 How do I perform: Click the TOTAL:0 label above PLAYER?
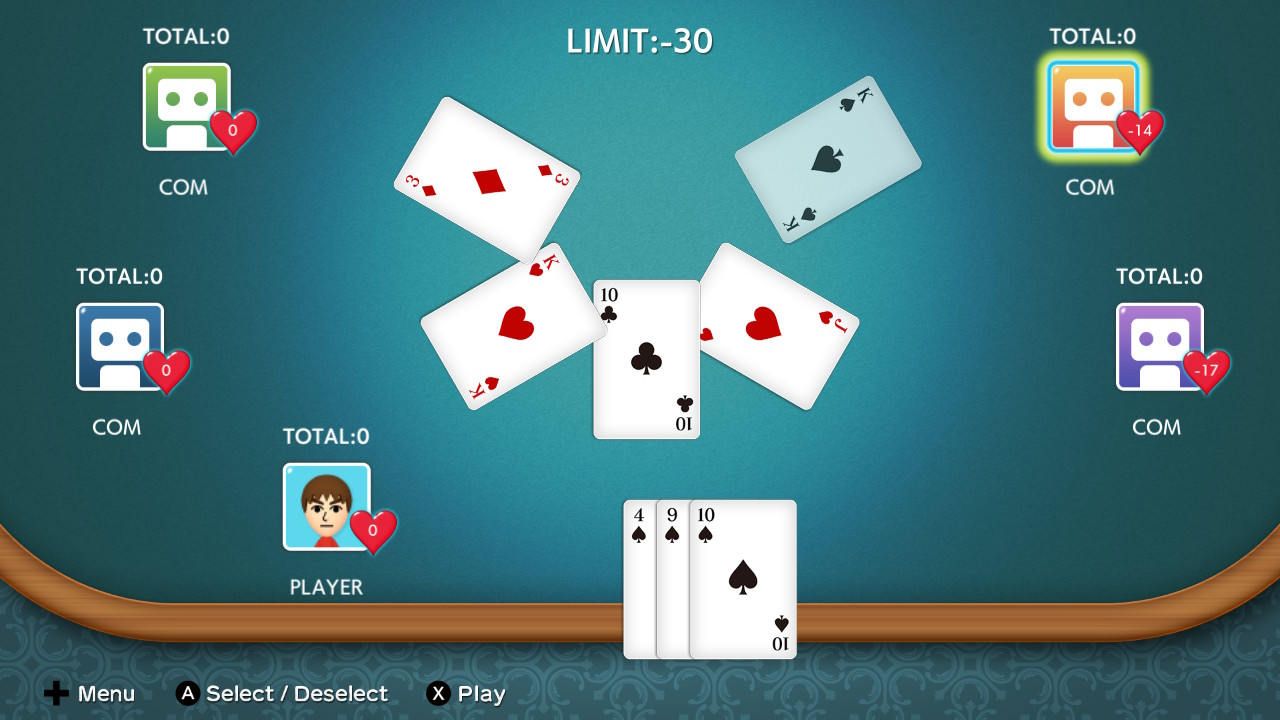point(326,436)
